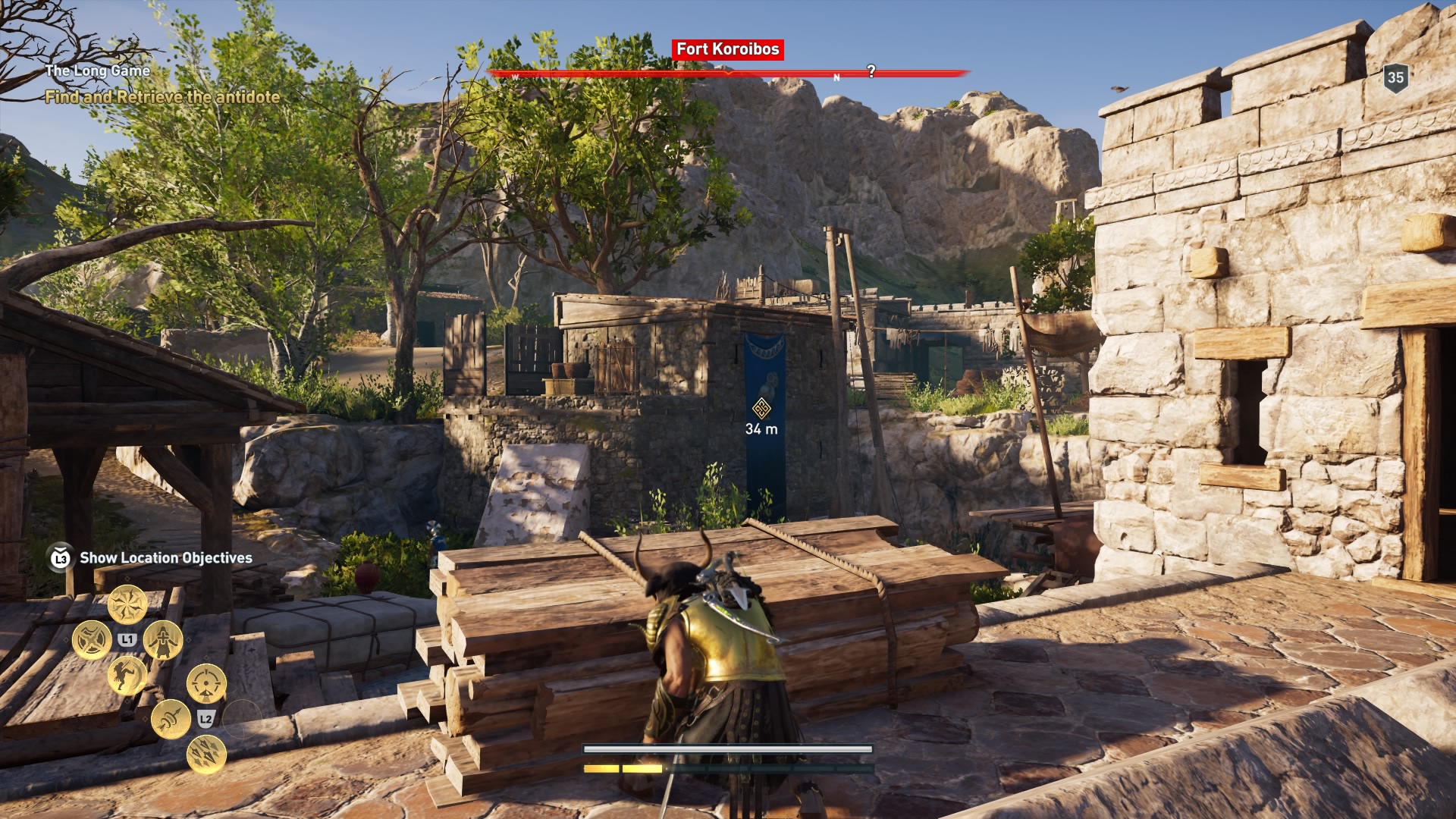This screenshot has height=819, width=1456.
Task: Use the piercing arrow through rings ability
Action: coord(171,719)
